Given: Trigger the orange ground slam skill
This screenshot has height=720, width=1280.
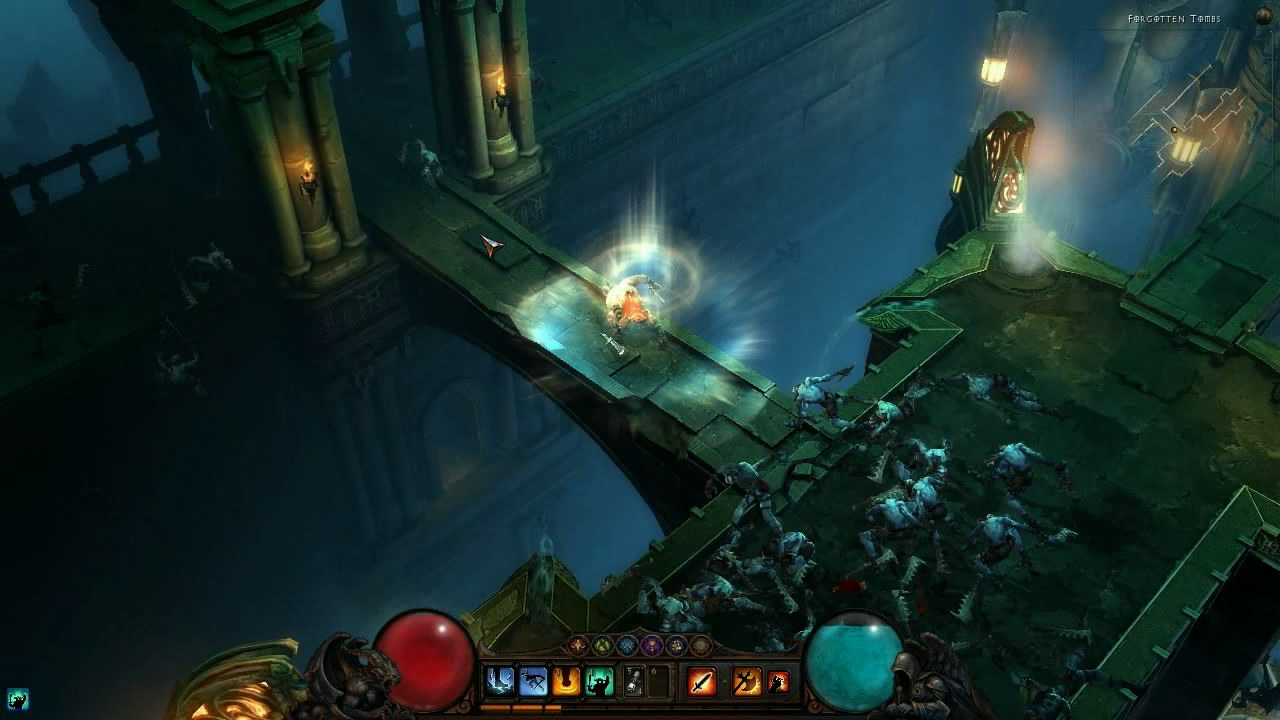Looking at the screenshot, I should tap(566, 681).
